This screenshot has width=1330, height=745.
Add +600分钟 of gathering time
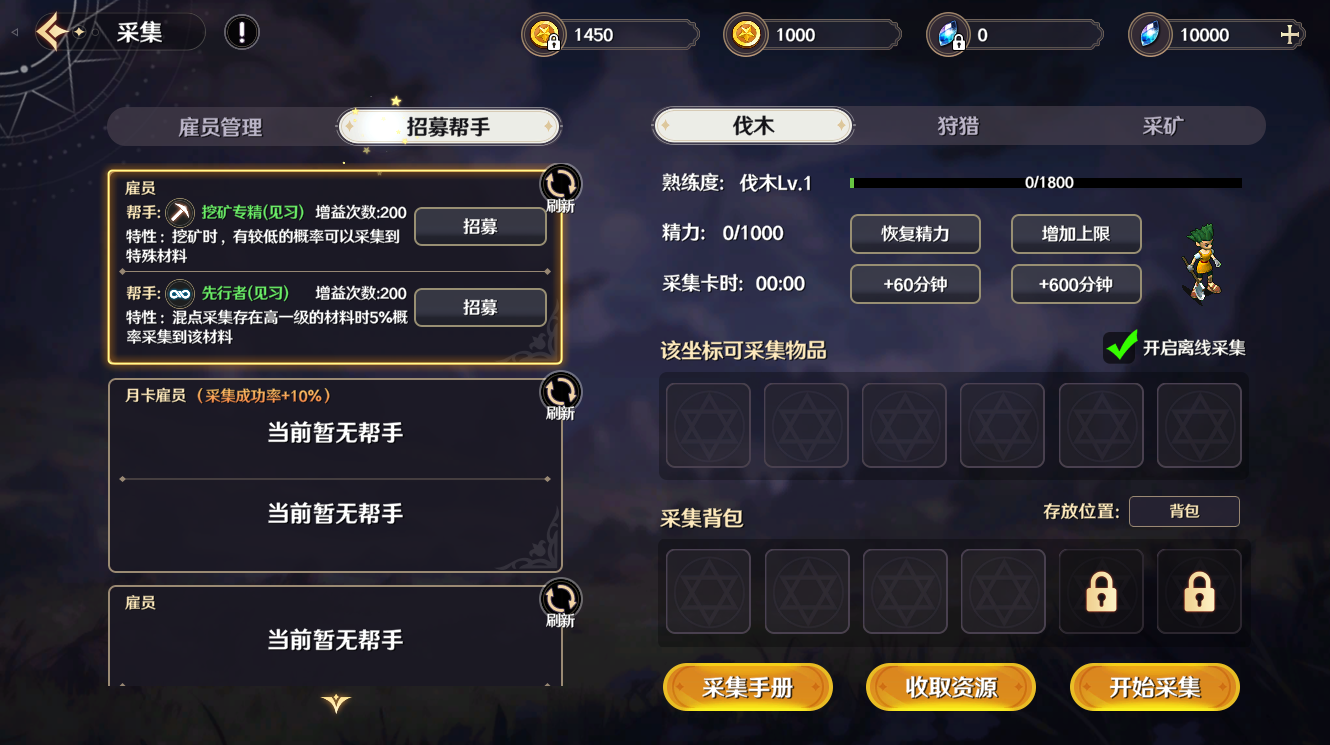(1076, 284)
